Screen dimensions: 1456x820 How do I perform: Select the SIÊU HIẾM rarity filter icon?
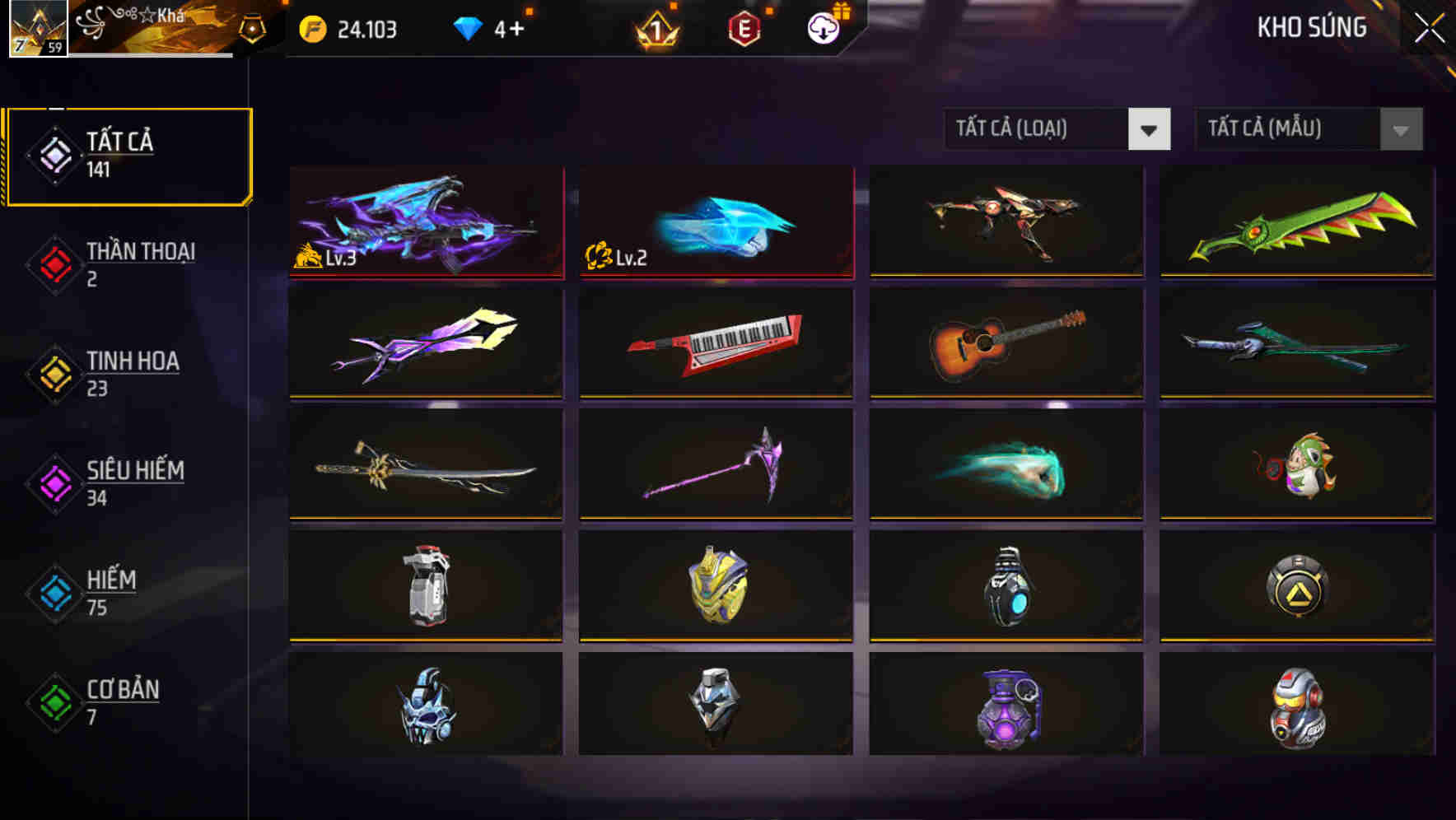[x=54, y=482]
